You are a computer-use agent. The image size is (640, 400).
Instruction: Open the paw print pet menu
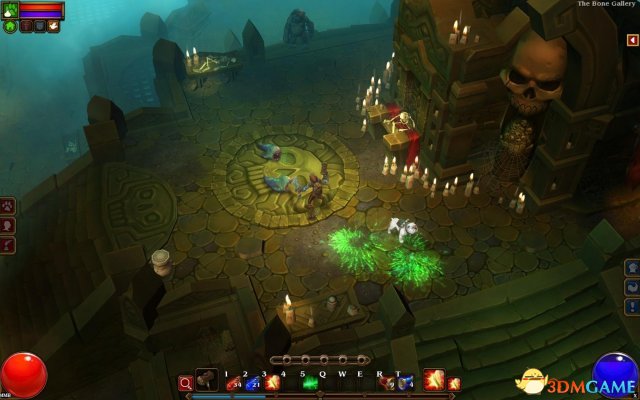(x=7, y=208)
